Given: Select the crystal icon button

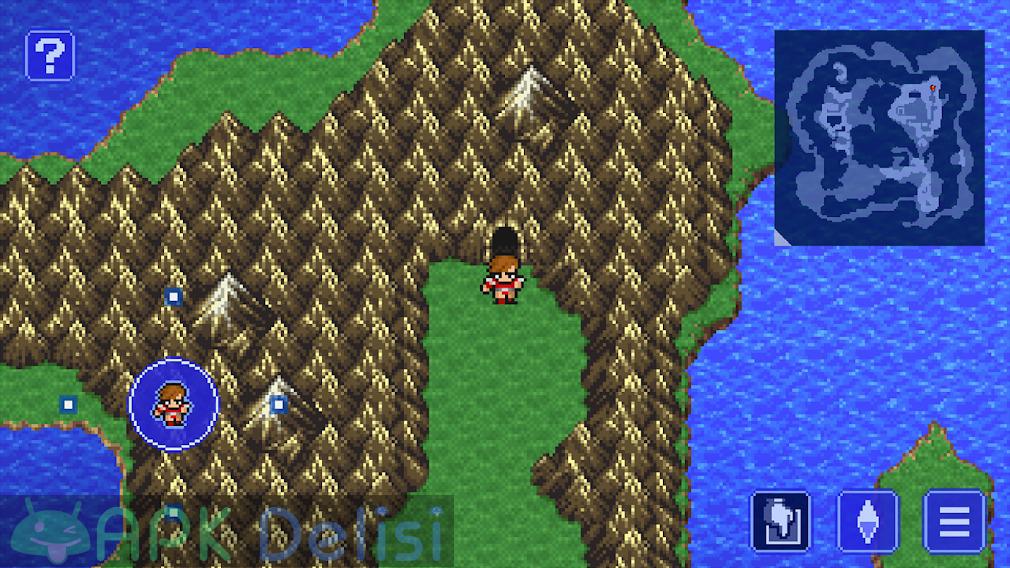Looking at the screenshot, I should 867,520.
